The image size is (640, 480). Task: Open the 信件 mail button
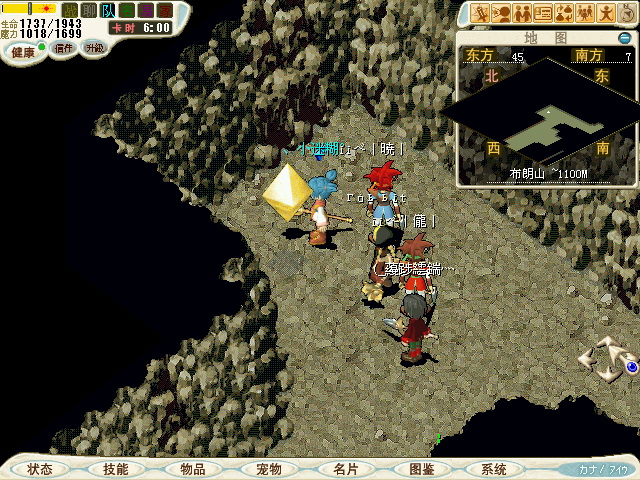(x=64, y=48)
